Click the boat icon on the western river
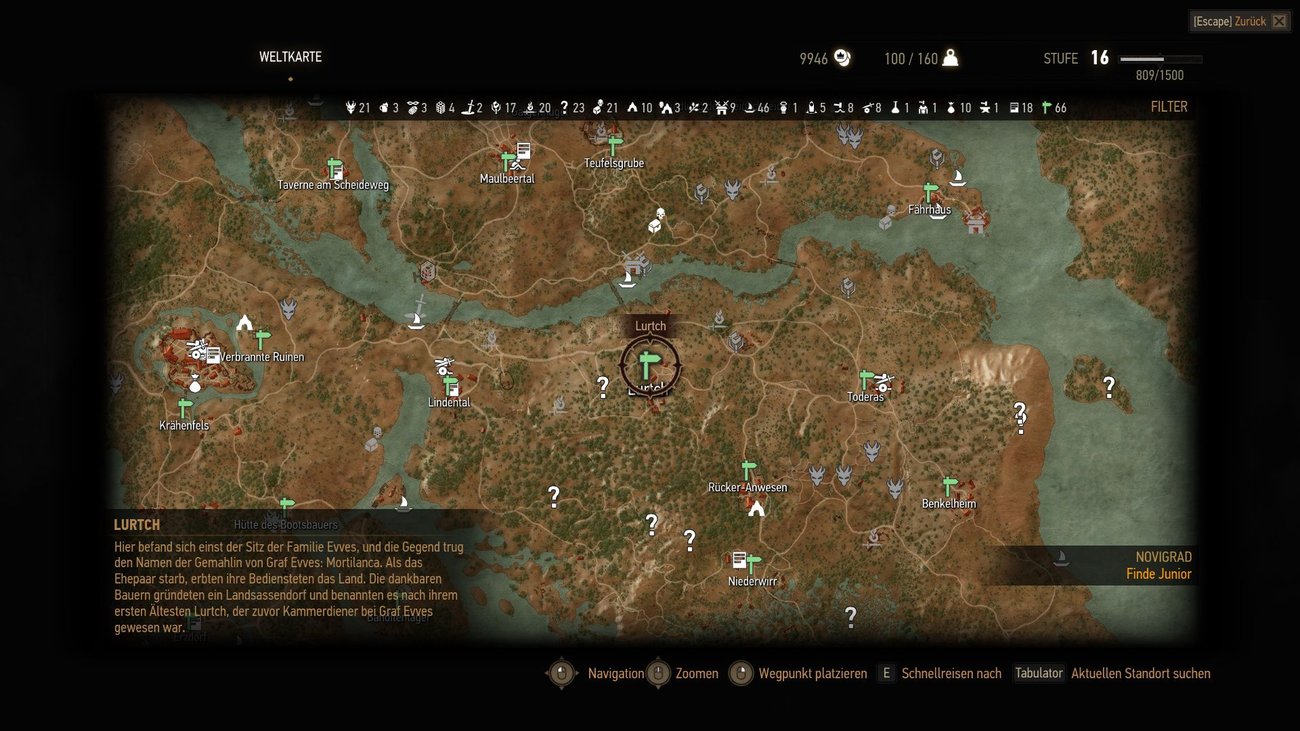 [415, 321]
